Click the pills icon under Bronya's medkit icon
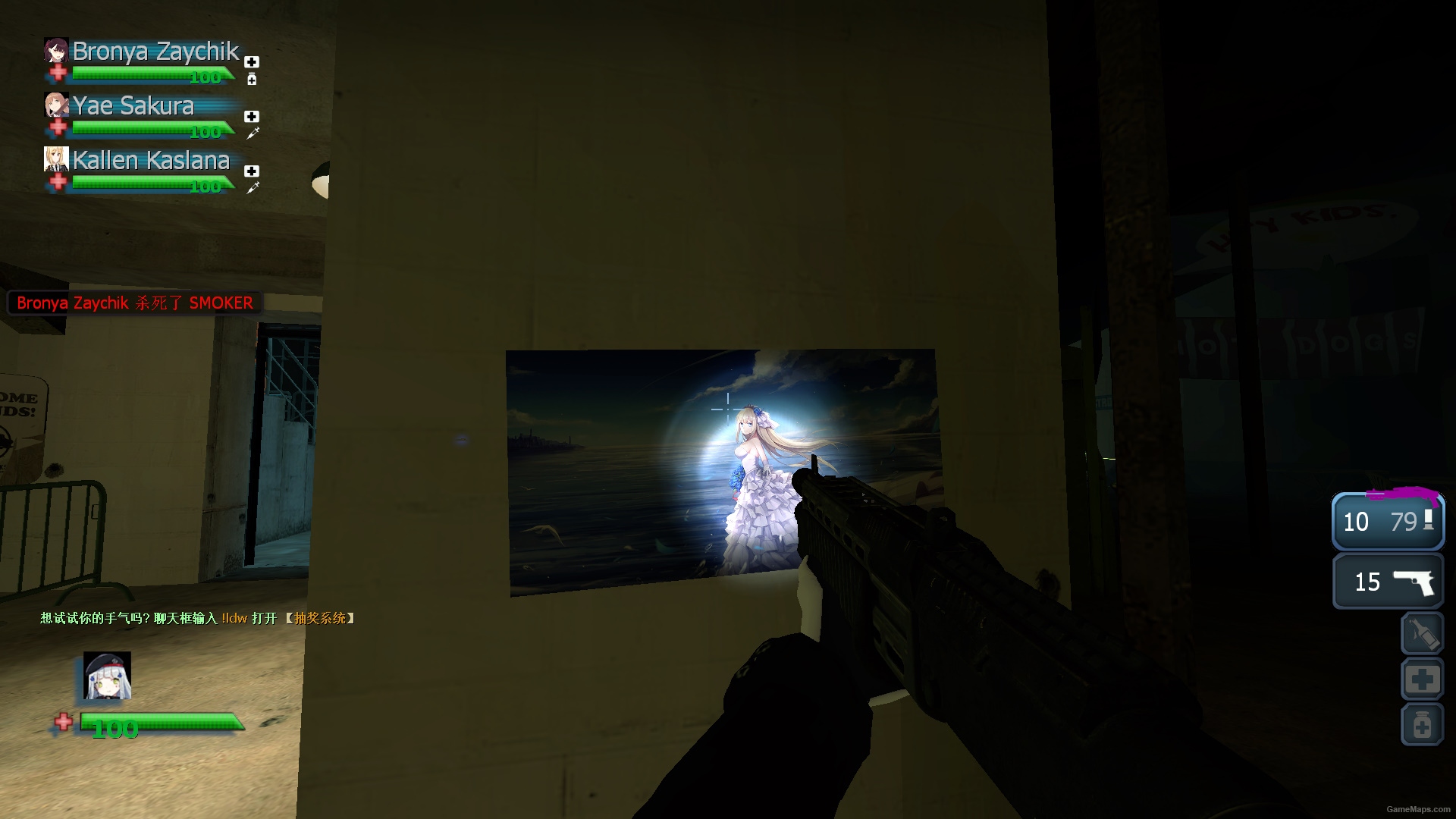The height and width of the screenshot is (819, 1456). point(251,79)
